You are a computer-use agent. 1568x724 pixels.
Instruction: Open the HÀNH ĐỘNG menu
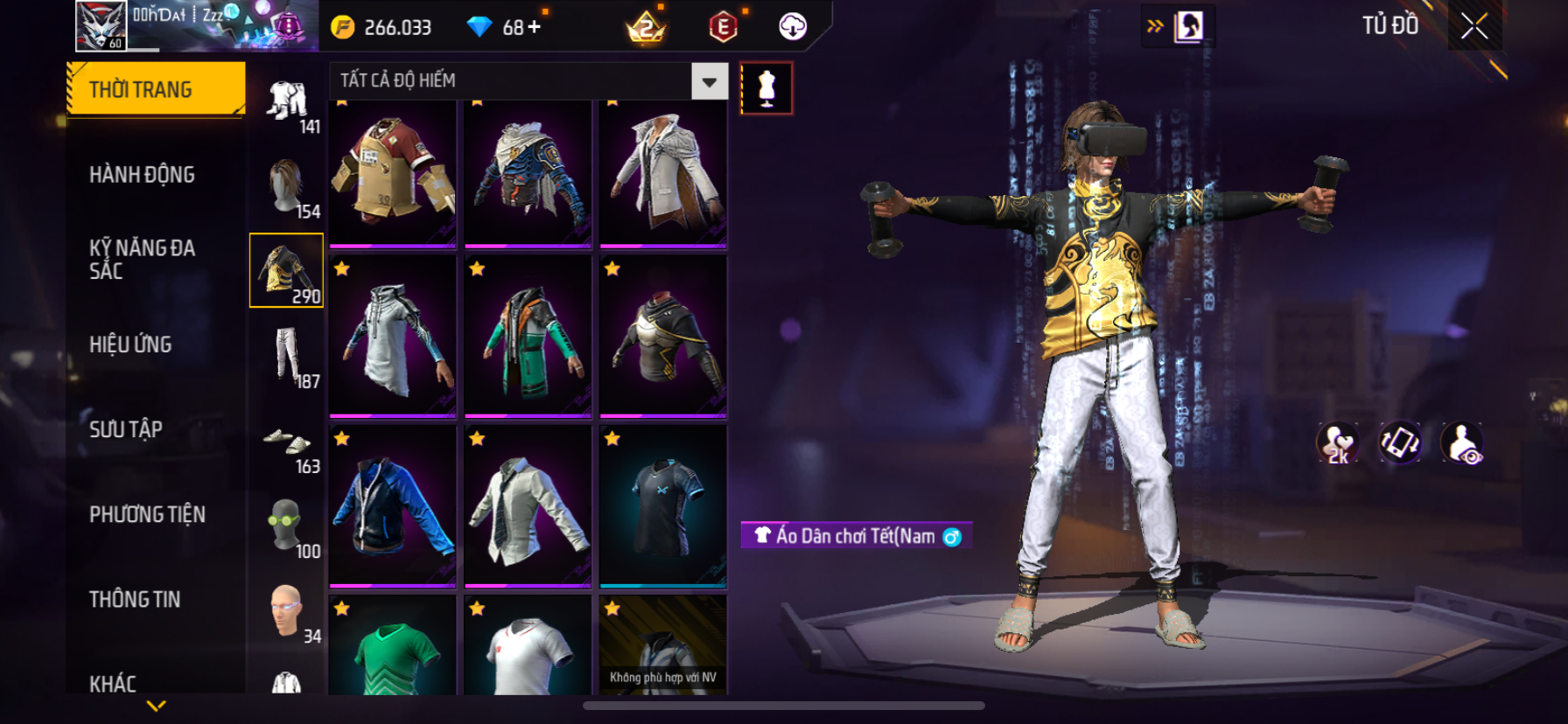[142, 175]
